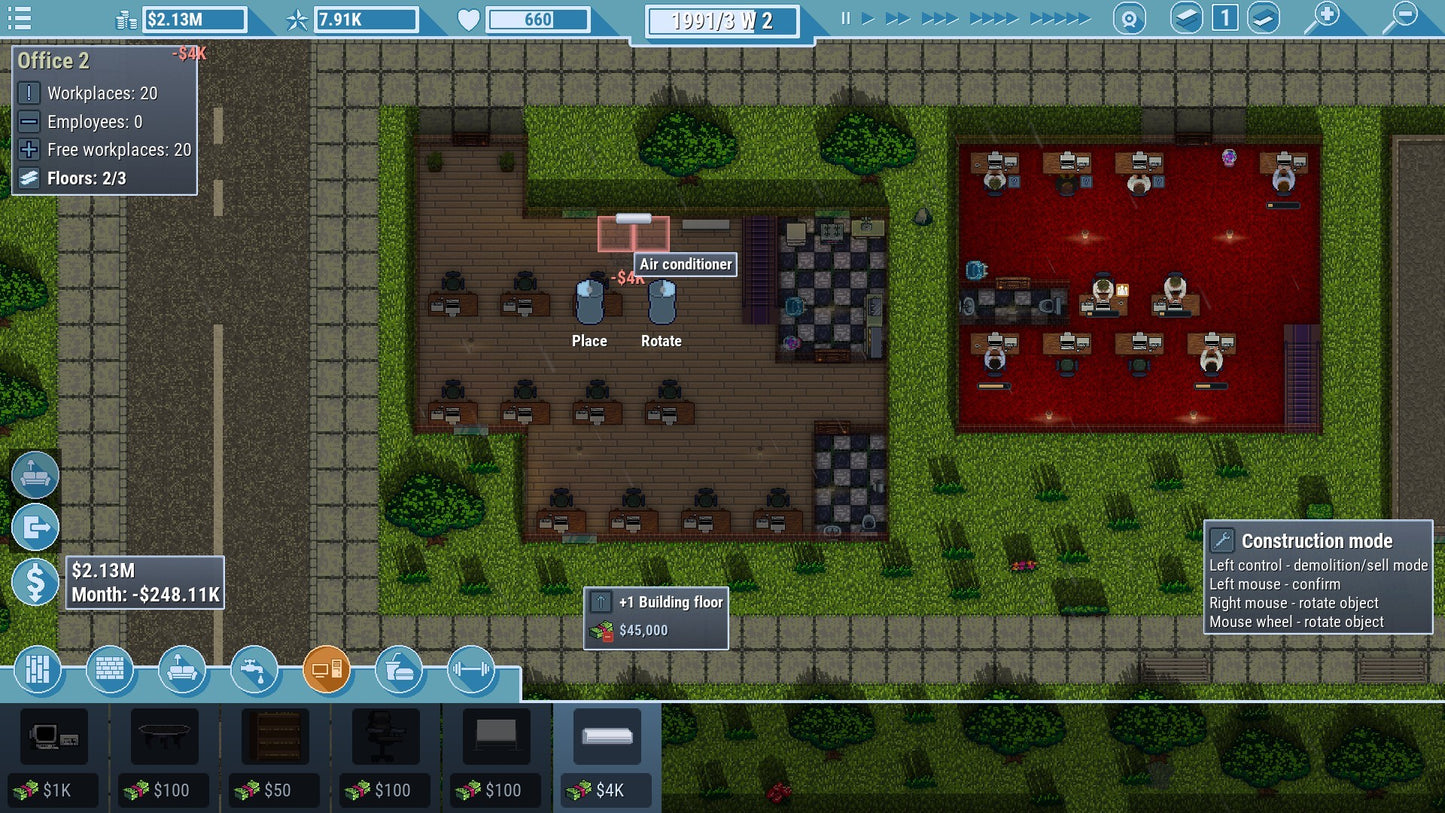Open the Plumbing category with the faucet icon
This screenshot has width=1445, height=813.
pos(255,670)
